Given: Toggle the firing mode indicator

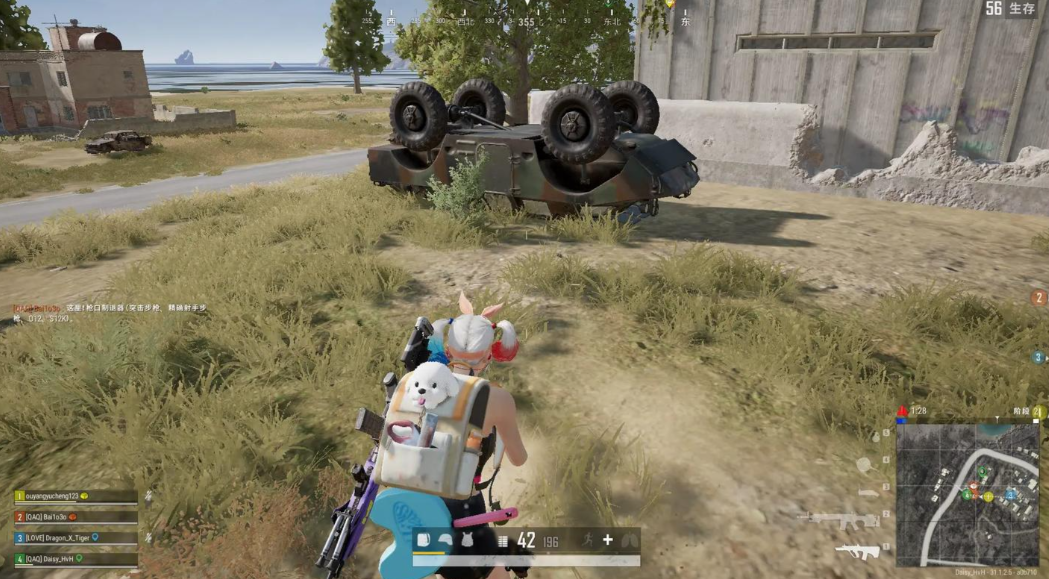Looking at the screenshot, I should [x=502, y=541].
